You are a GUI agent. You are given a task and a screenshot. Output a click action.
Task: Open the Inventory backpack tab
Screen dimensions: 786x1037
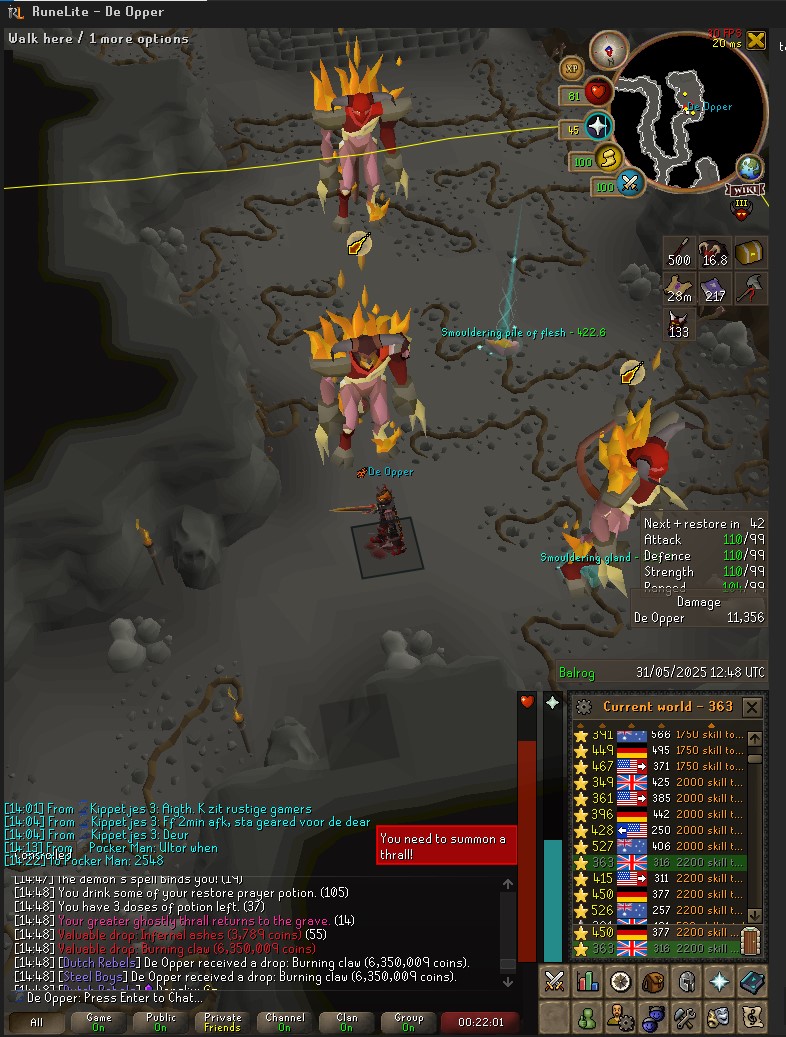[653, 982]
